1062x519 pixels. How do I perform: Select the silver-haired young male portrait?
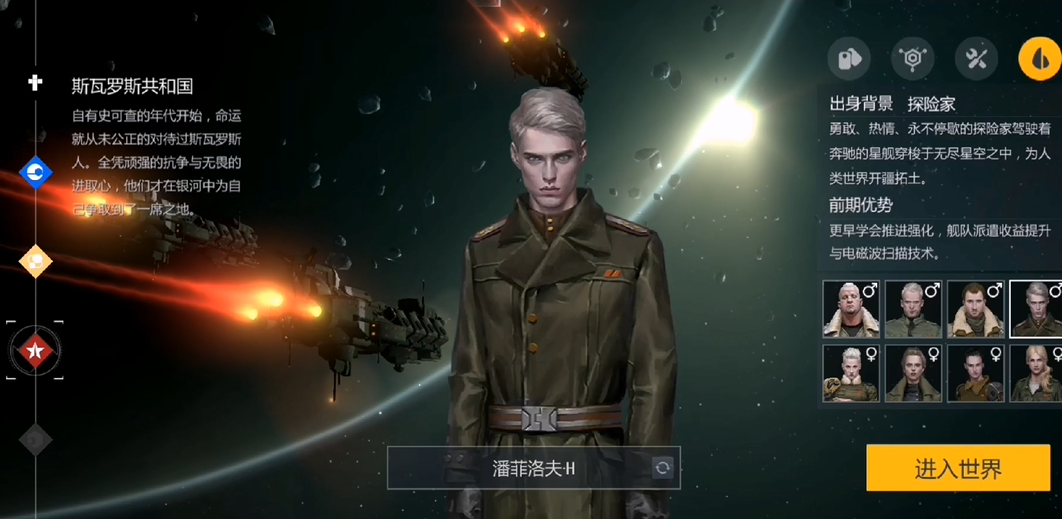coord(1037,309)
